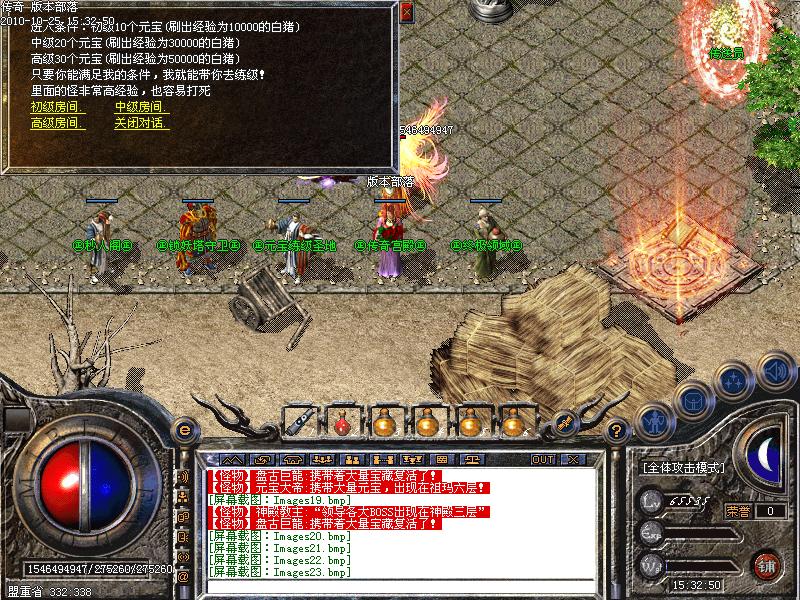The width and height of the screenshot is (800, 600).
Task: Open the shop via the red 铺 button
Action: [x=767, y=563]
